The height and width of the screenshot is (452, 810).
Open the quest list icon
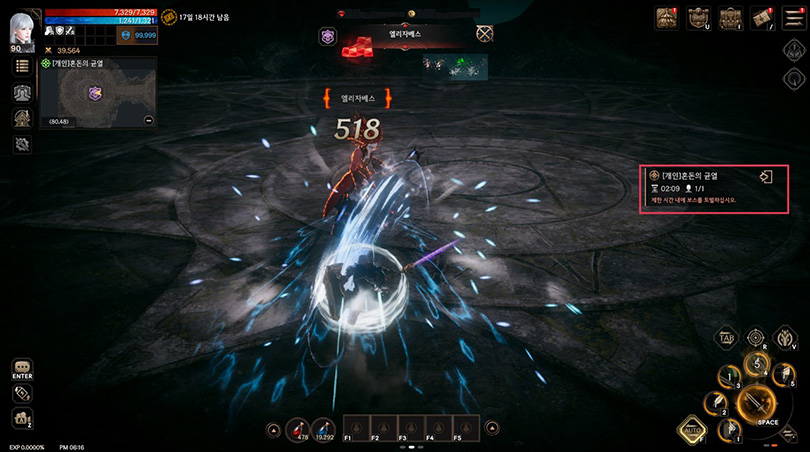pyautogui.click(x=22, y=66)
